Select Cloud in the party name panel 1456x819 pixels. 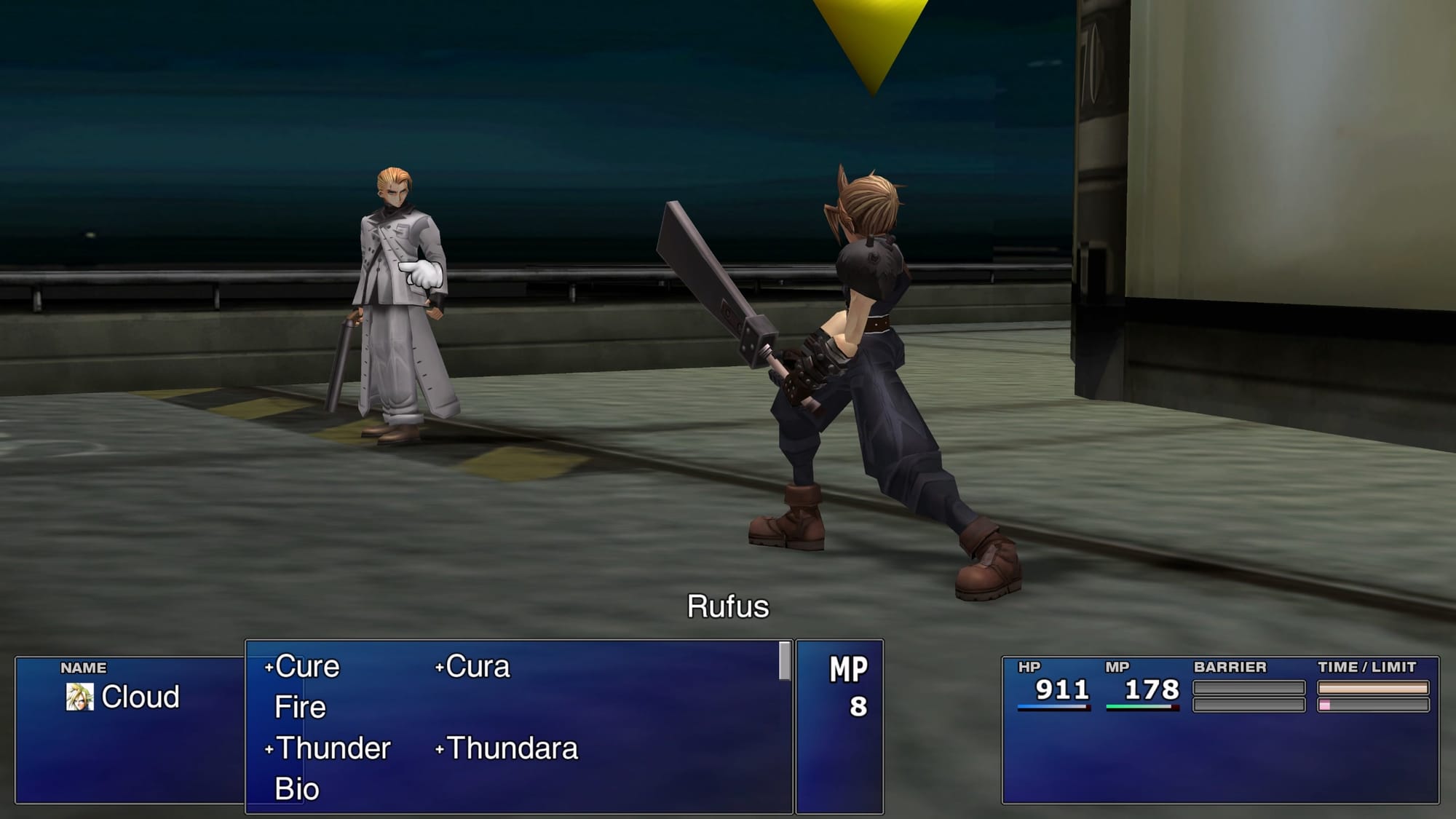139,697
